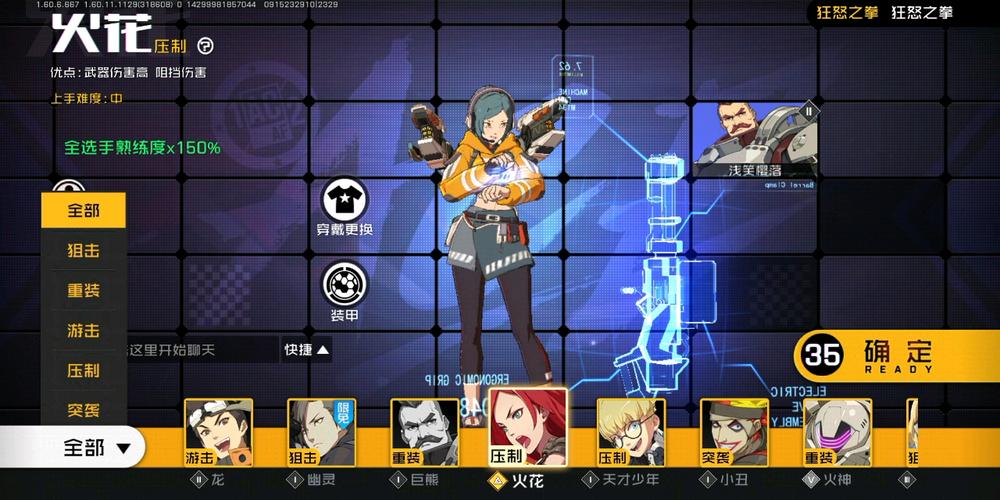Choose the 天才少年 character portrait

coord(630,433)
